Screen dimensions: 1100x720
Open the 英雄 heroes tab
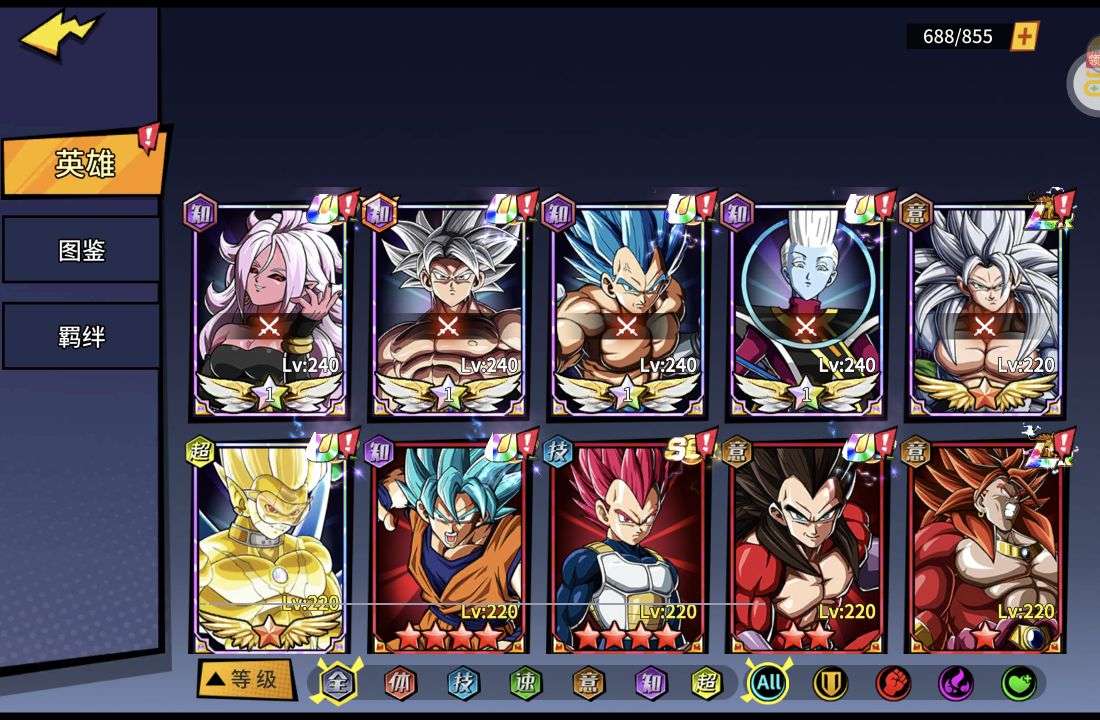(x=84, y=163)
